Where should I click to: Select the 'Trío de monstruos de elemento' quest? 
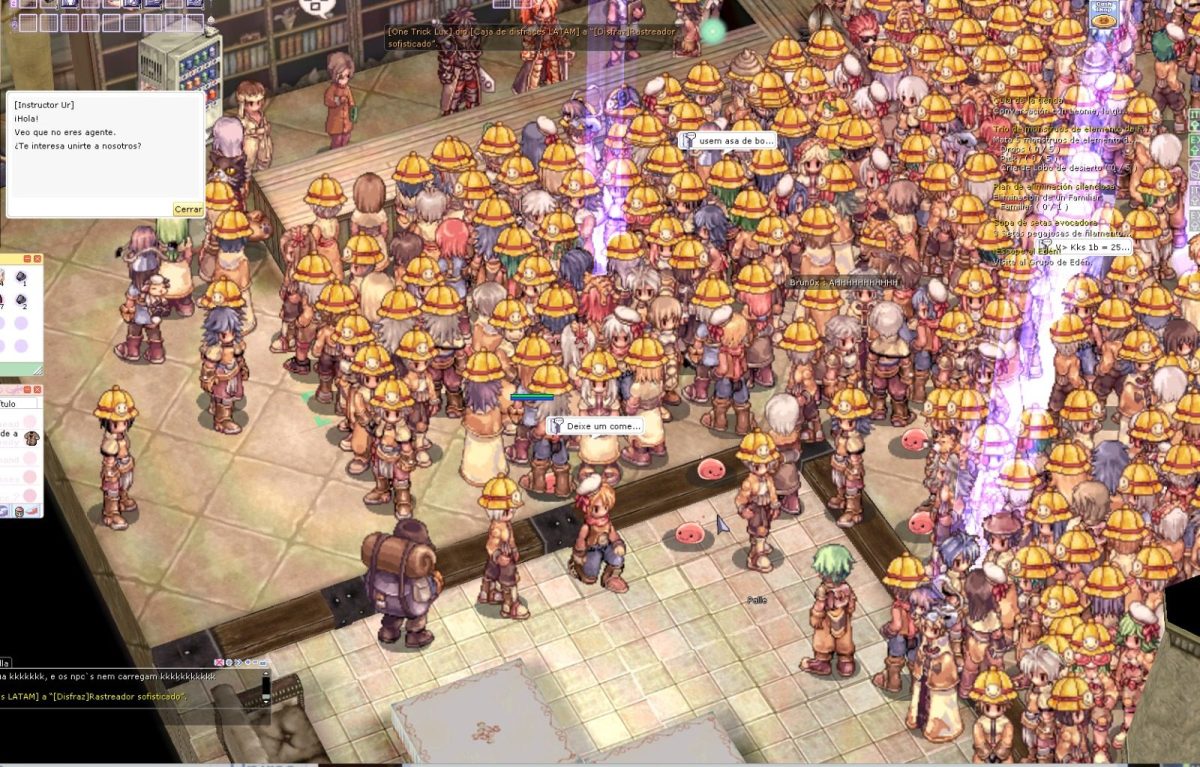click(1060, 129)
